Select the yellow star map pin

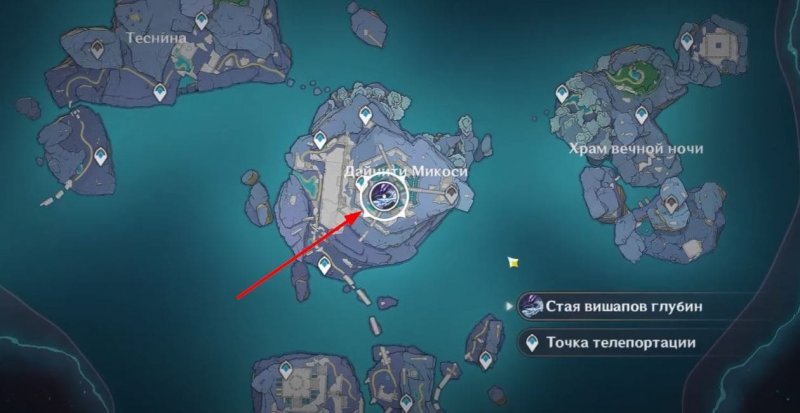pos(513,262)
